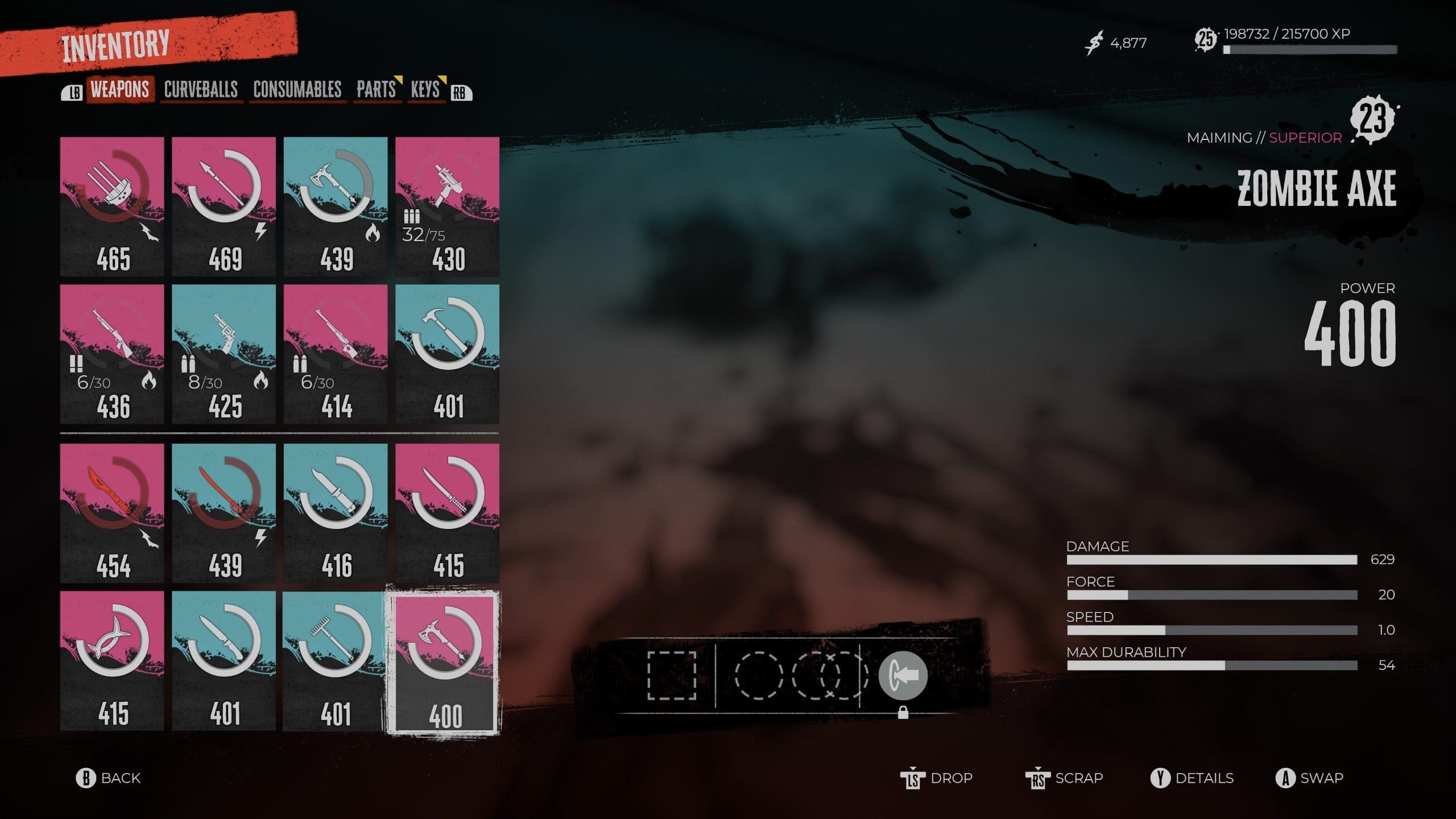
Task: Pick the red katana with 439 power
Action: [x=224, y=513]
